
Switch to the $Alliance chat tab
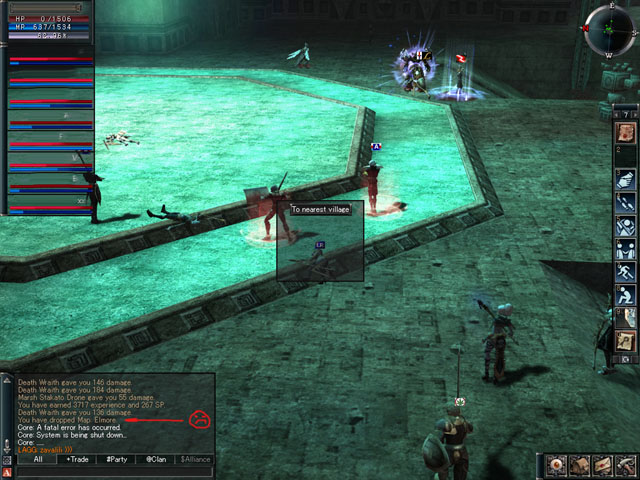[195, 459]
